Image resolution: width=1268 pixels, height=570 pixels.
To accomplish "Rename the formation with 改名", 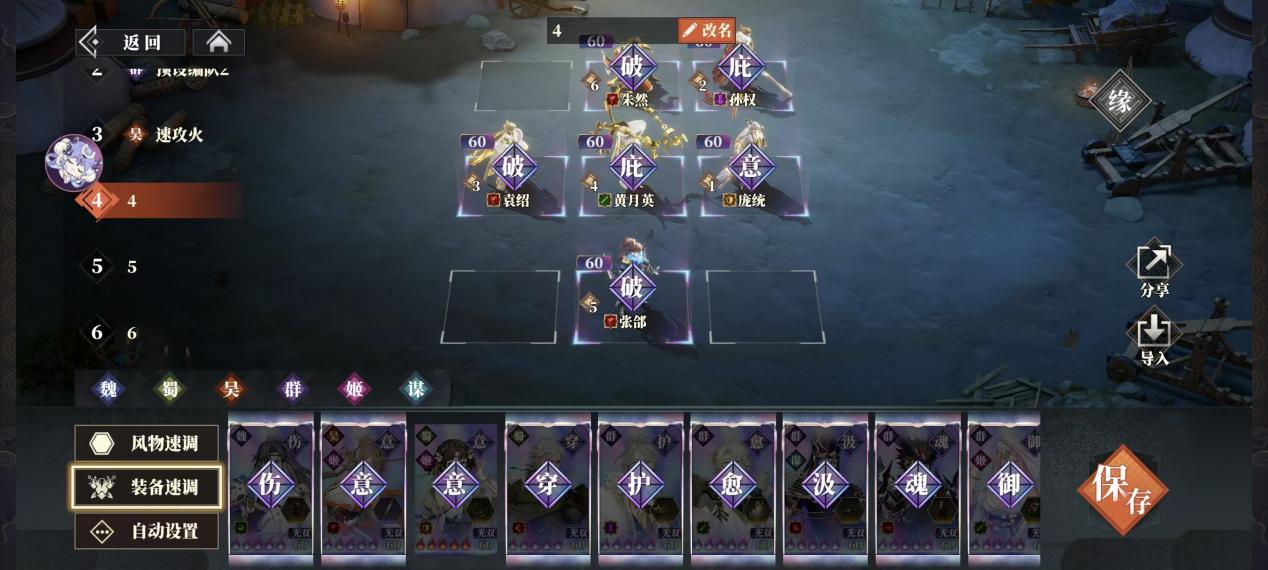I will pyautogui.click(x=706, y=30).
